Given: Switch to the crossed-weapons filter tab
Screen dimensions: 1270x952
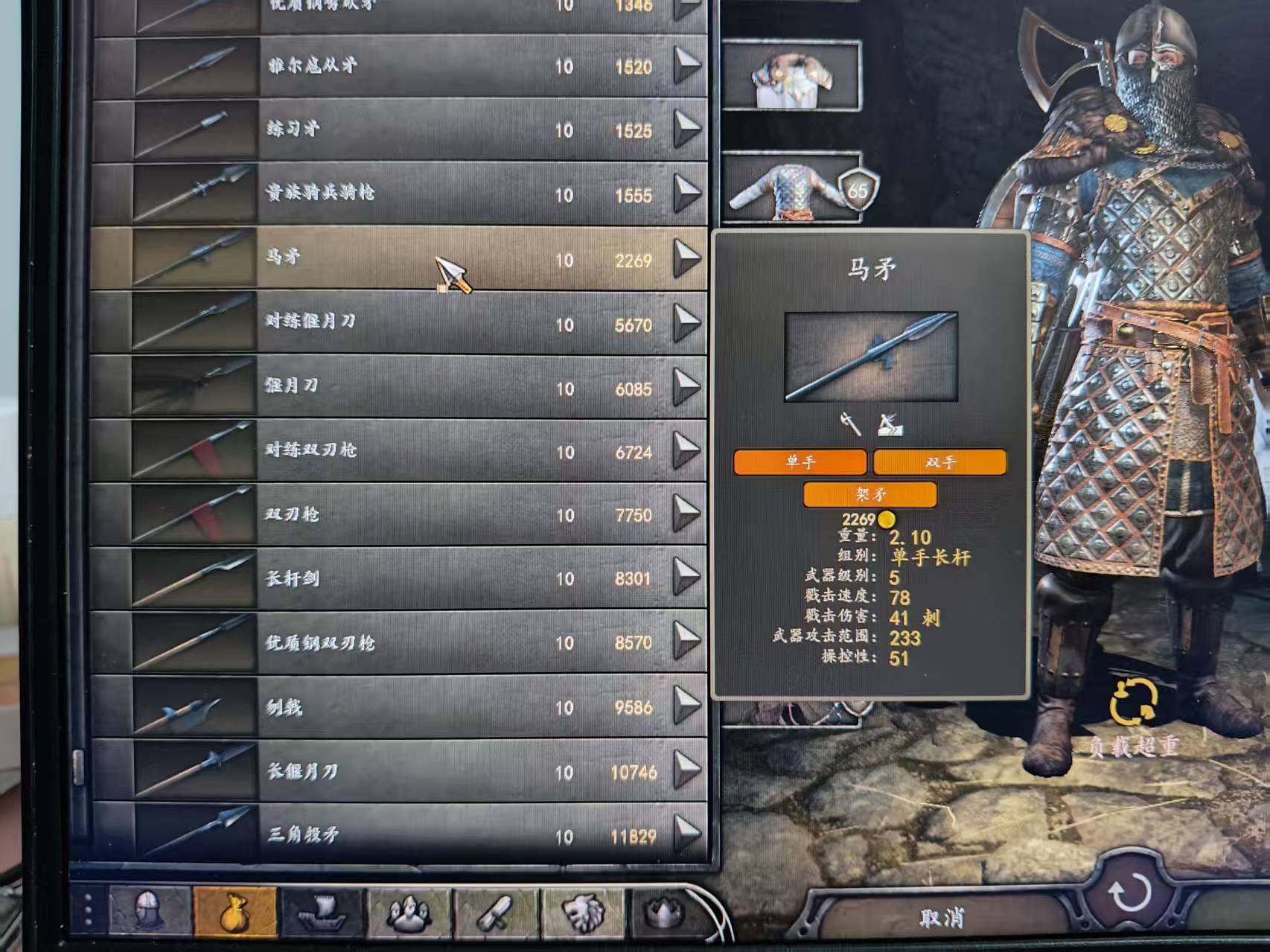Looking at the screenshot, I should [x=495, y=913].
